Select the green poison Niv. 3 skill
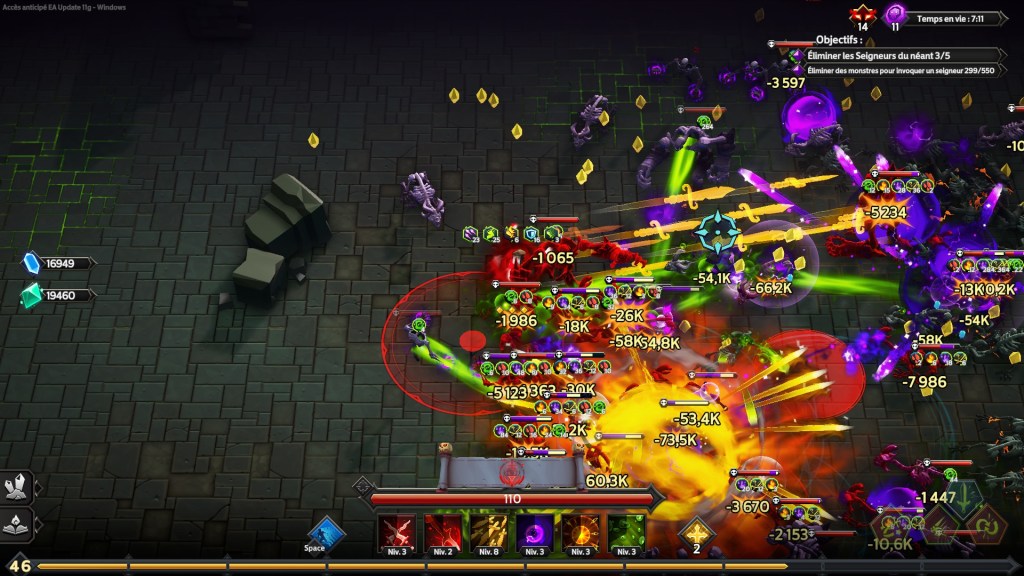1024x576 pixels. (x=626, y=533)
